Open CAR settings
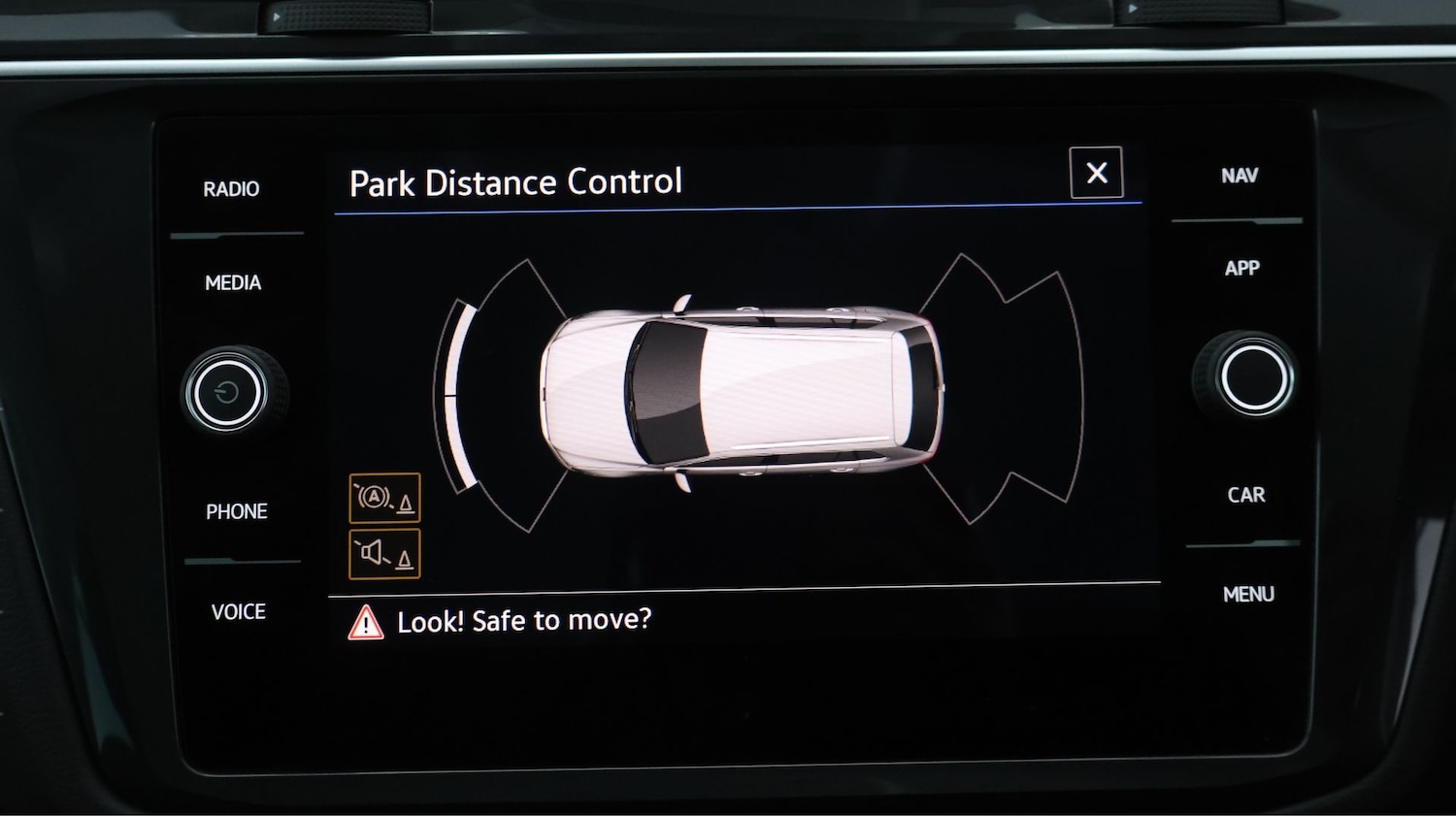 coord(1247,495)
